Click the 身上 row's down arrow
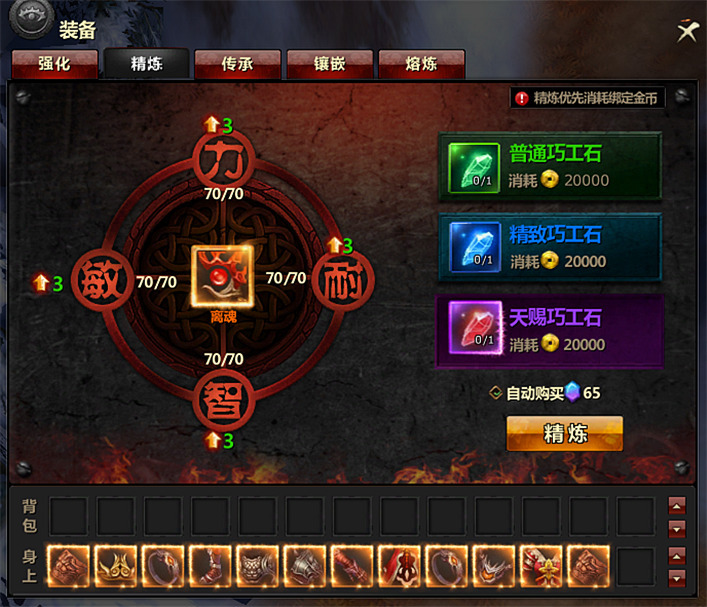The height and width of the screenshot is (607, 707). (677, 578)
